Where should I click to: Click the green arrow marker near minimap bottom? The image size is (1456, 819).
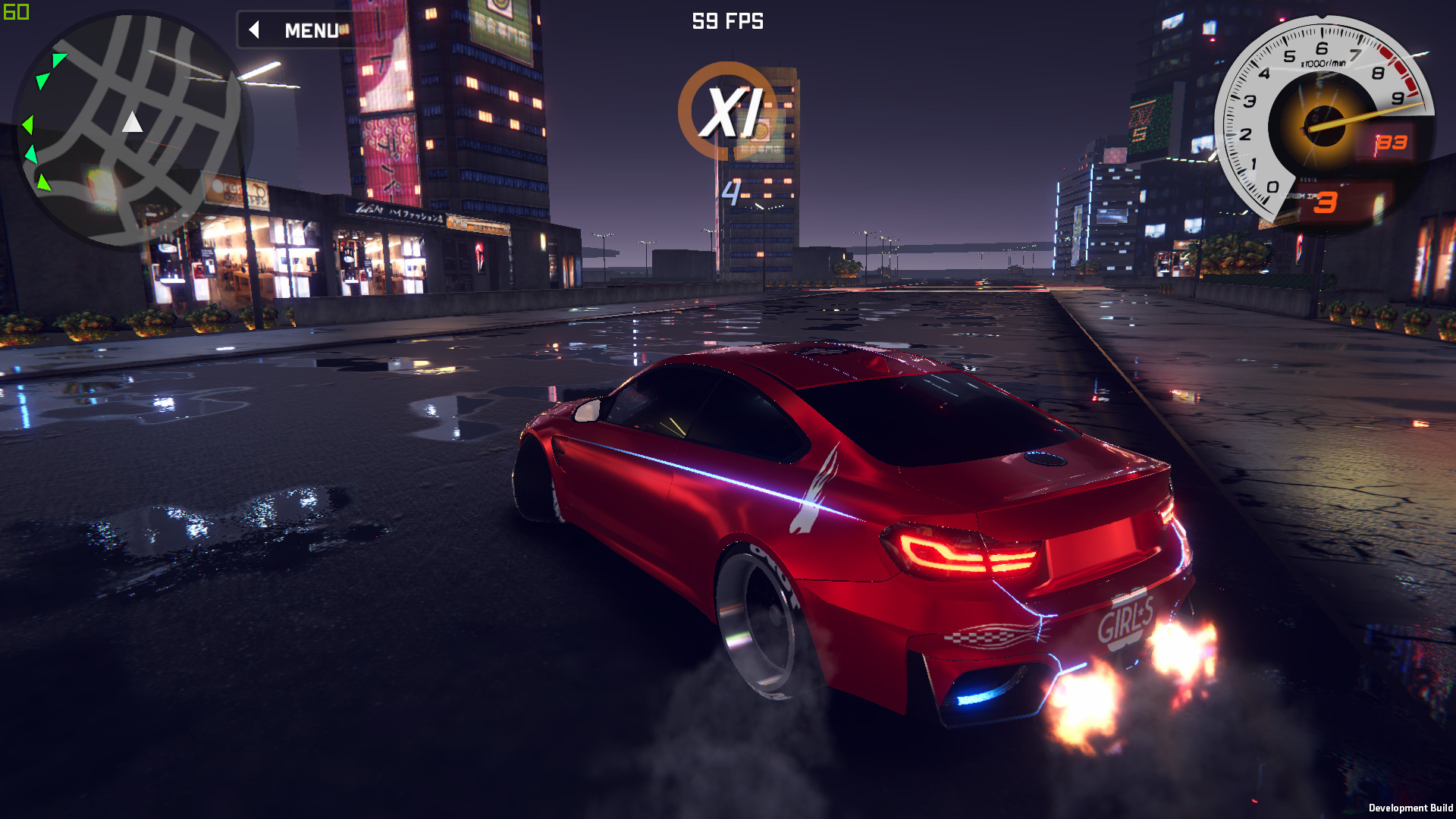pos(43,184)
